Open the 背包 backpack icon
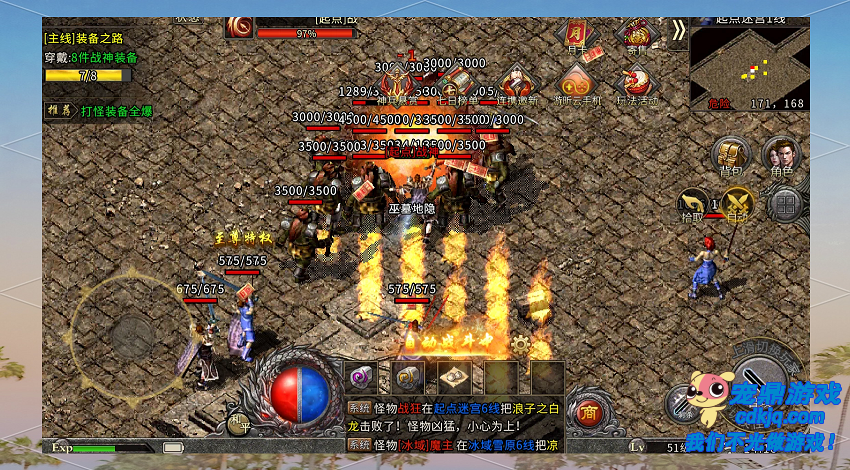This screenshot has width=850, height=470. [x=731, y=156]
